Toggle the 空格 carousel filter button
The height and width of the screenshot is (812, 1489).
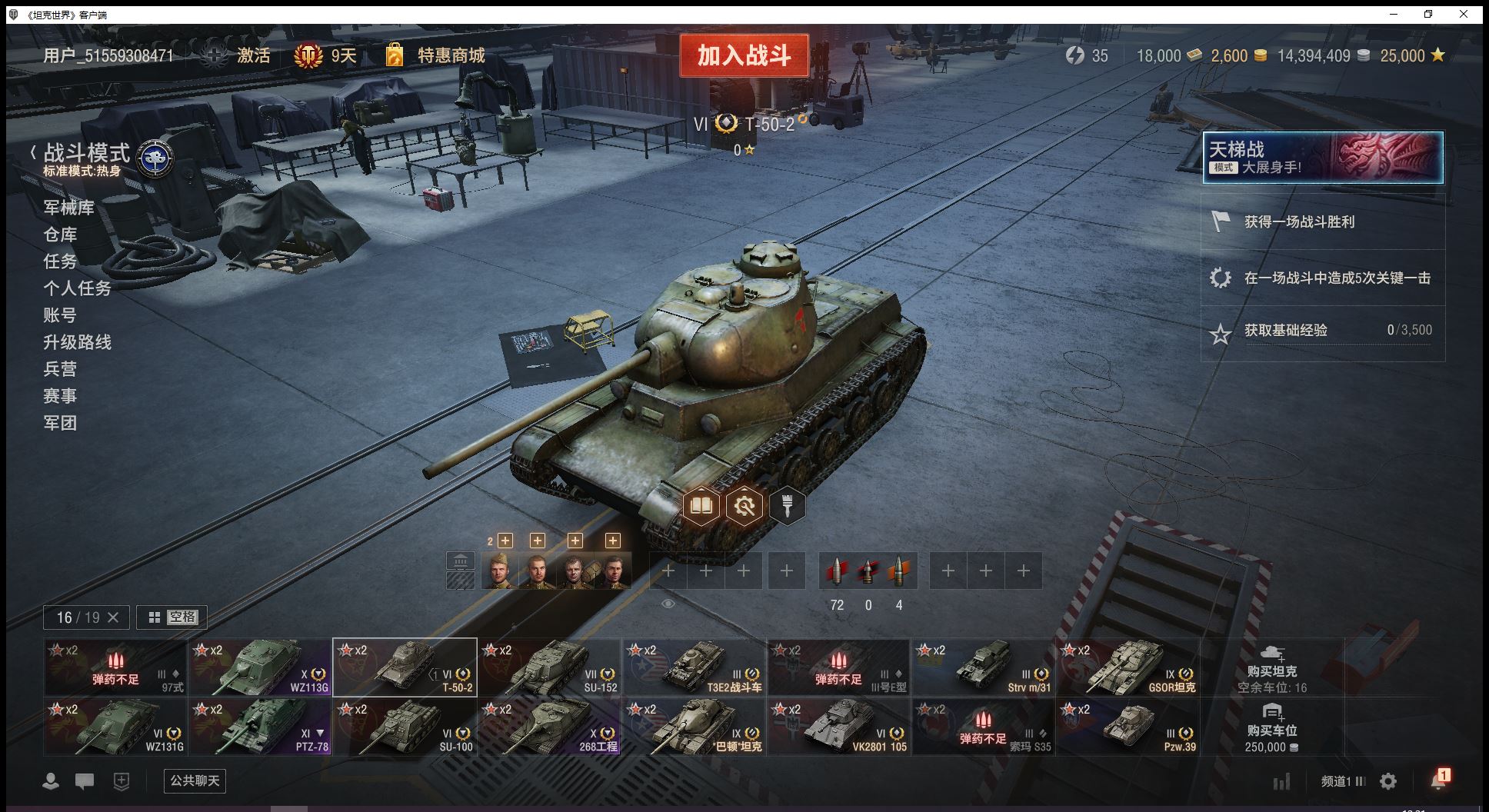[x=172, y=617]
